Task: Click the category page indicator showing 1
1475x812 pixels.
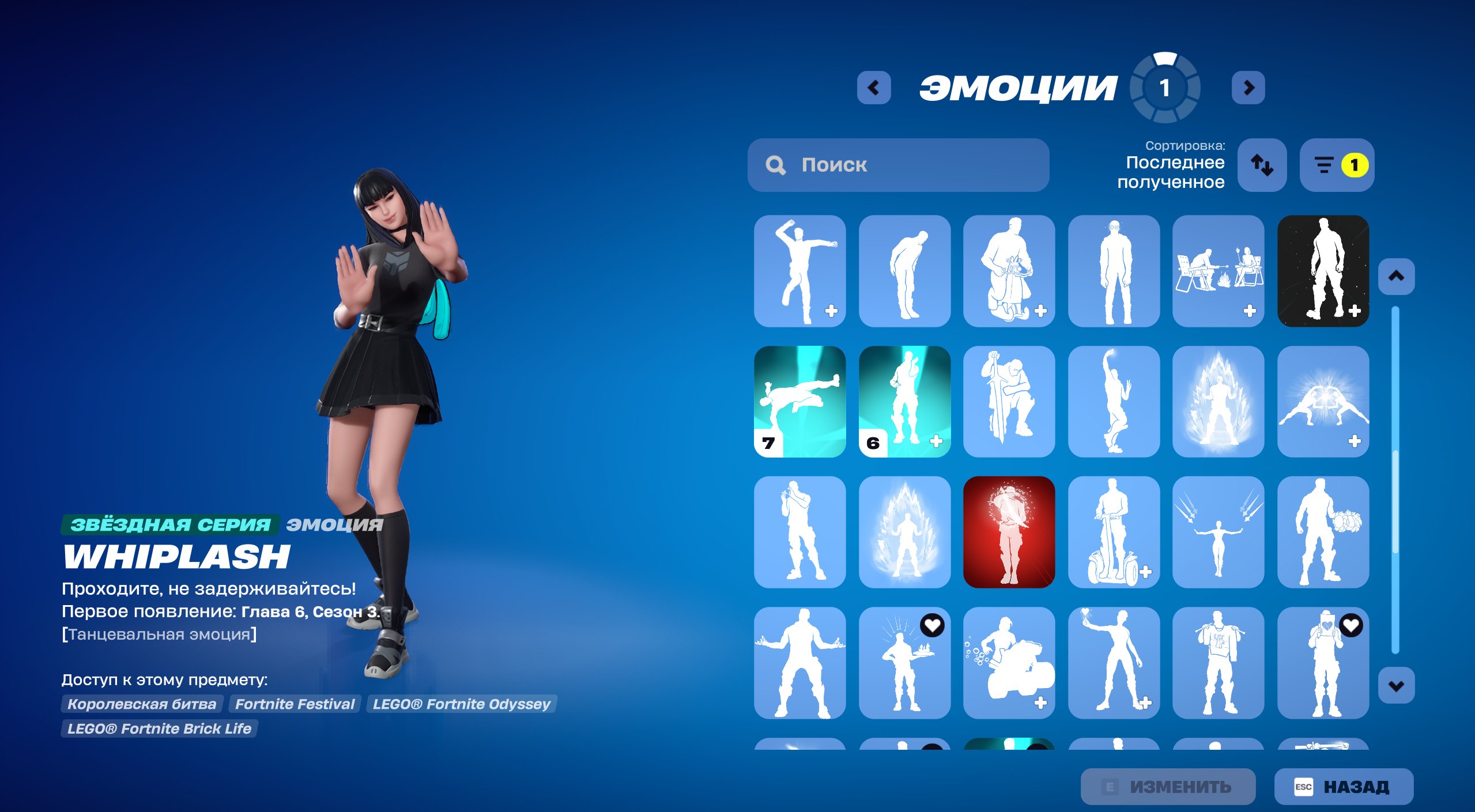Action: (x=1165, y=88)
